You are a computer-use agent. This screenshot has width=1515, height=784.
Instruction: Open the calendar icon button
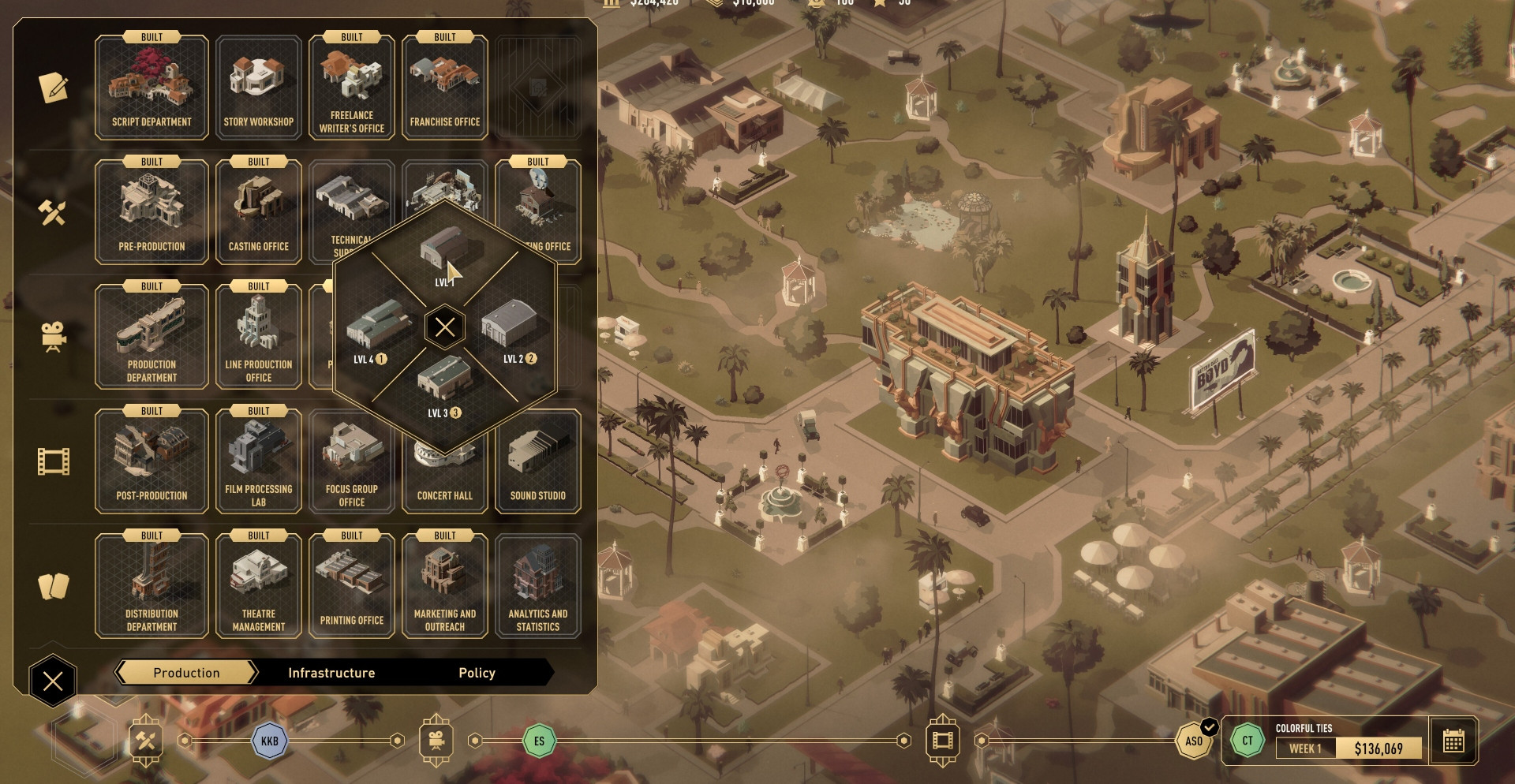[1453, 741]
